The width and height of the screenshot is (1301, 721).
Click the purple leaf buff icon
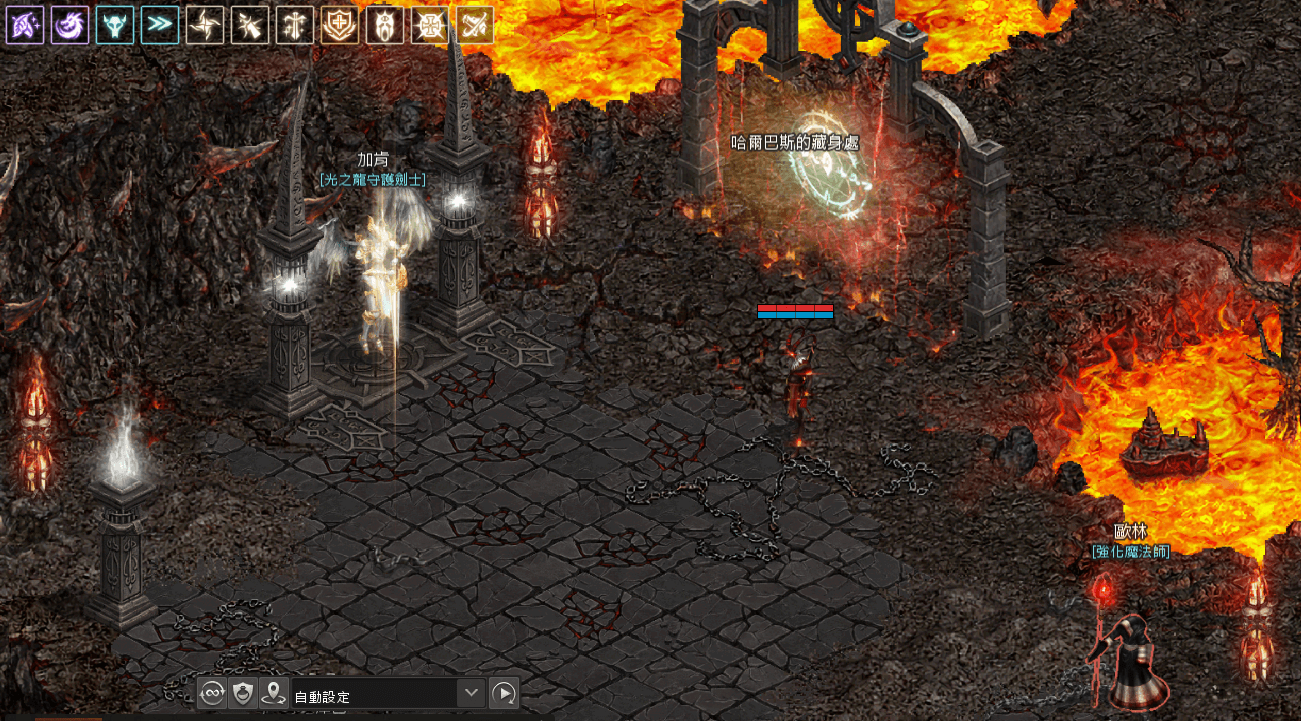(25, 25)
